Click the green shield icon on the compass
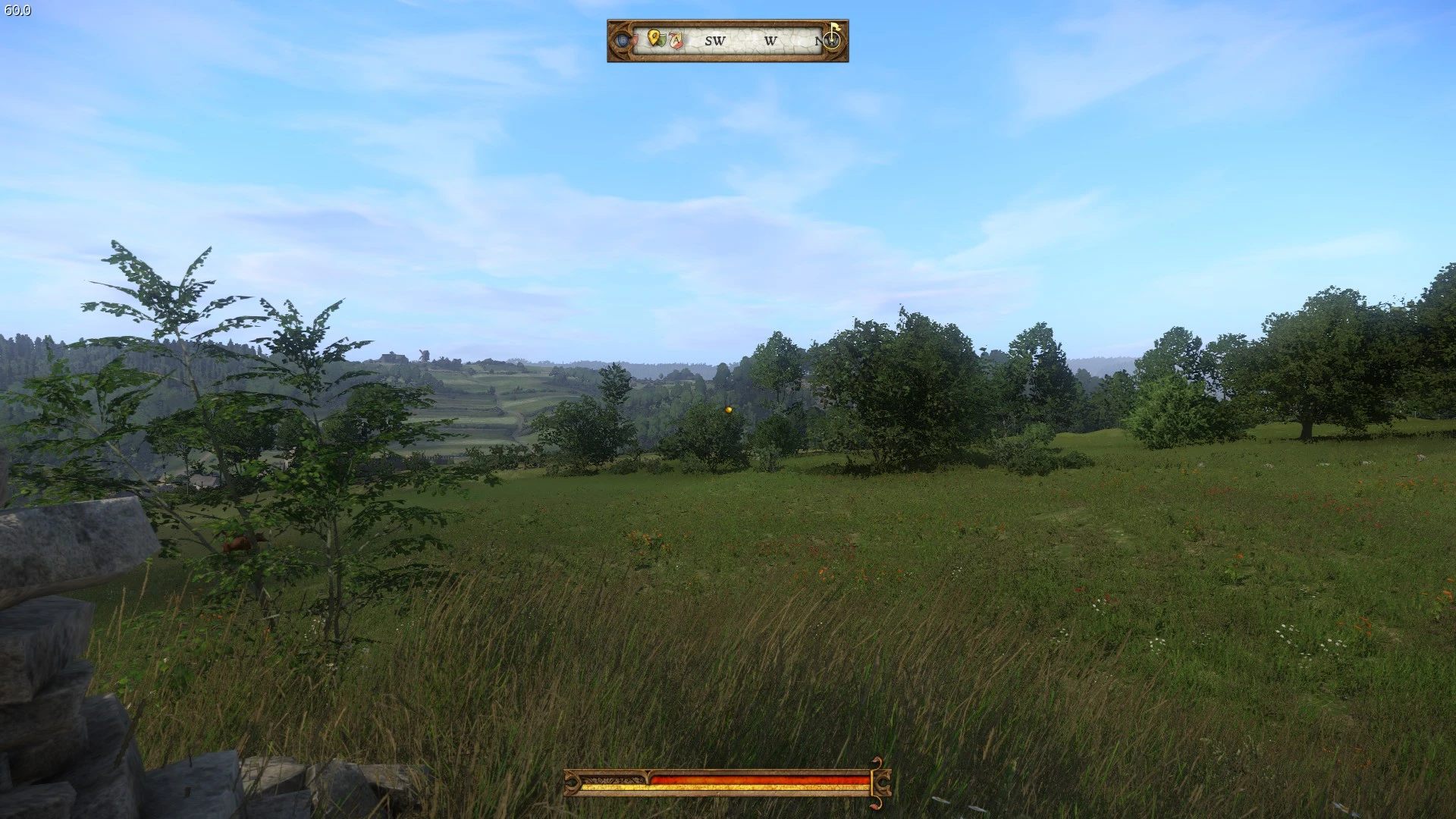Screen dimensions: 1456x819 point(663,40)
